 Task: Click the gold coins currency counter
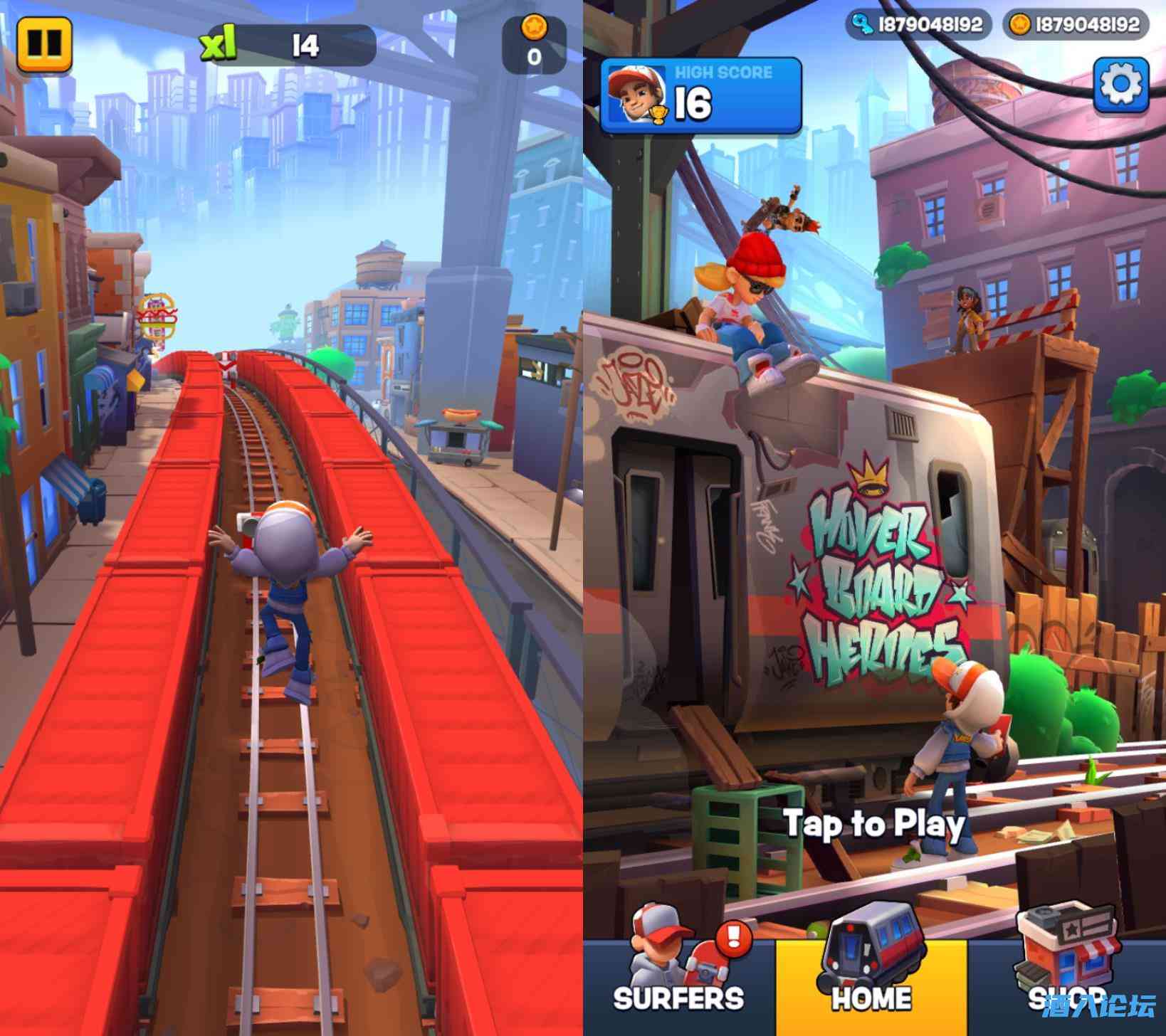1075,25
